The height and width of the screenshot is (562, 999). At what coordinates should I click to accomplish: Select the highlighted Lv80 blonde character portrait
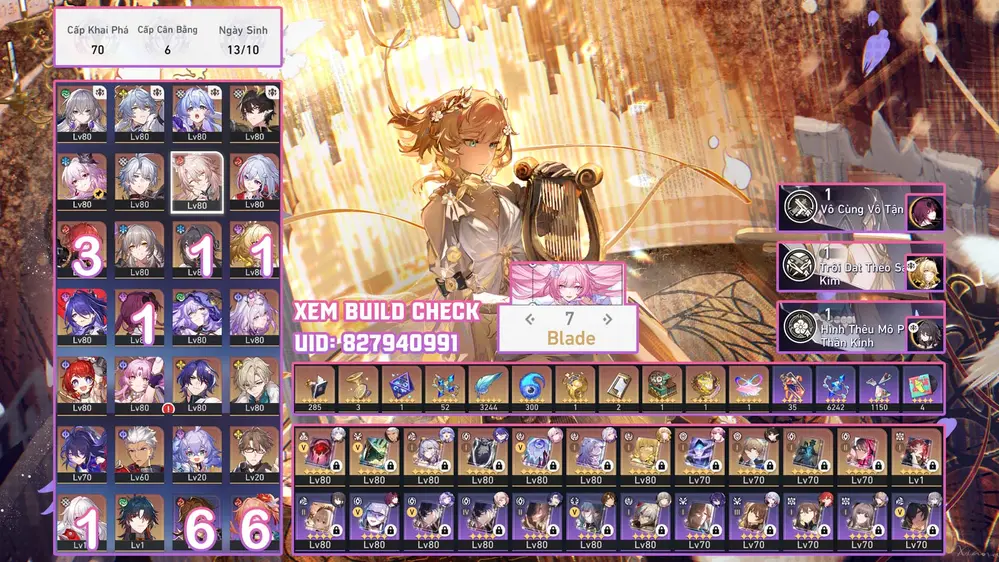[x=196, y=181]
